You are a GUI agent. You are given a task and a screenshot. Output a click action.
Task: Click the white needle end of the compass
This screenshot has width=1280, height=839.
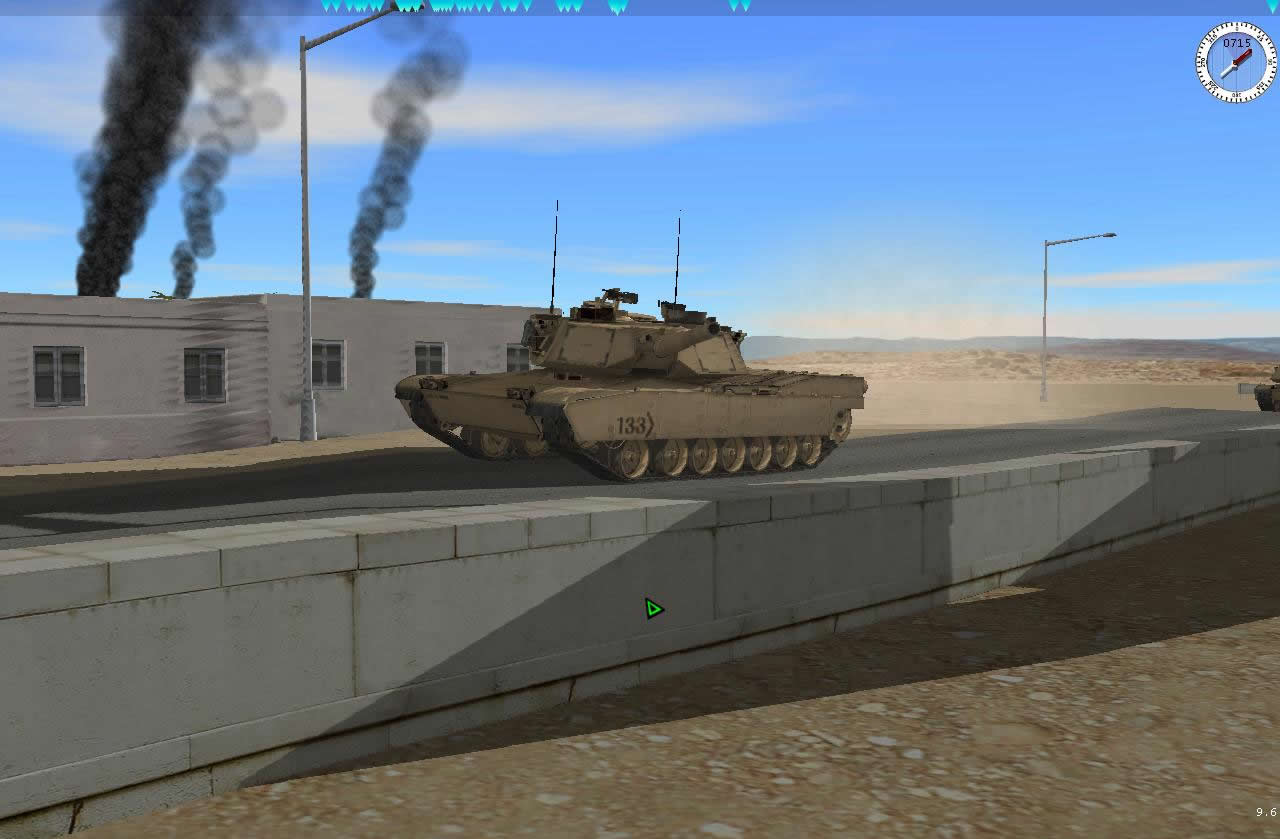[1224, 74]
